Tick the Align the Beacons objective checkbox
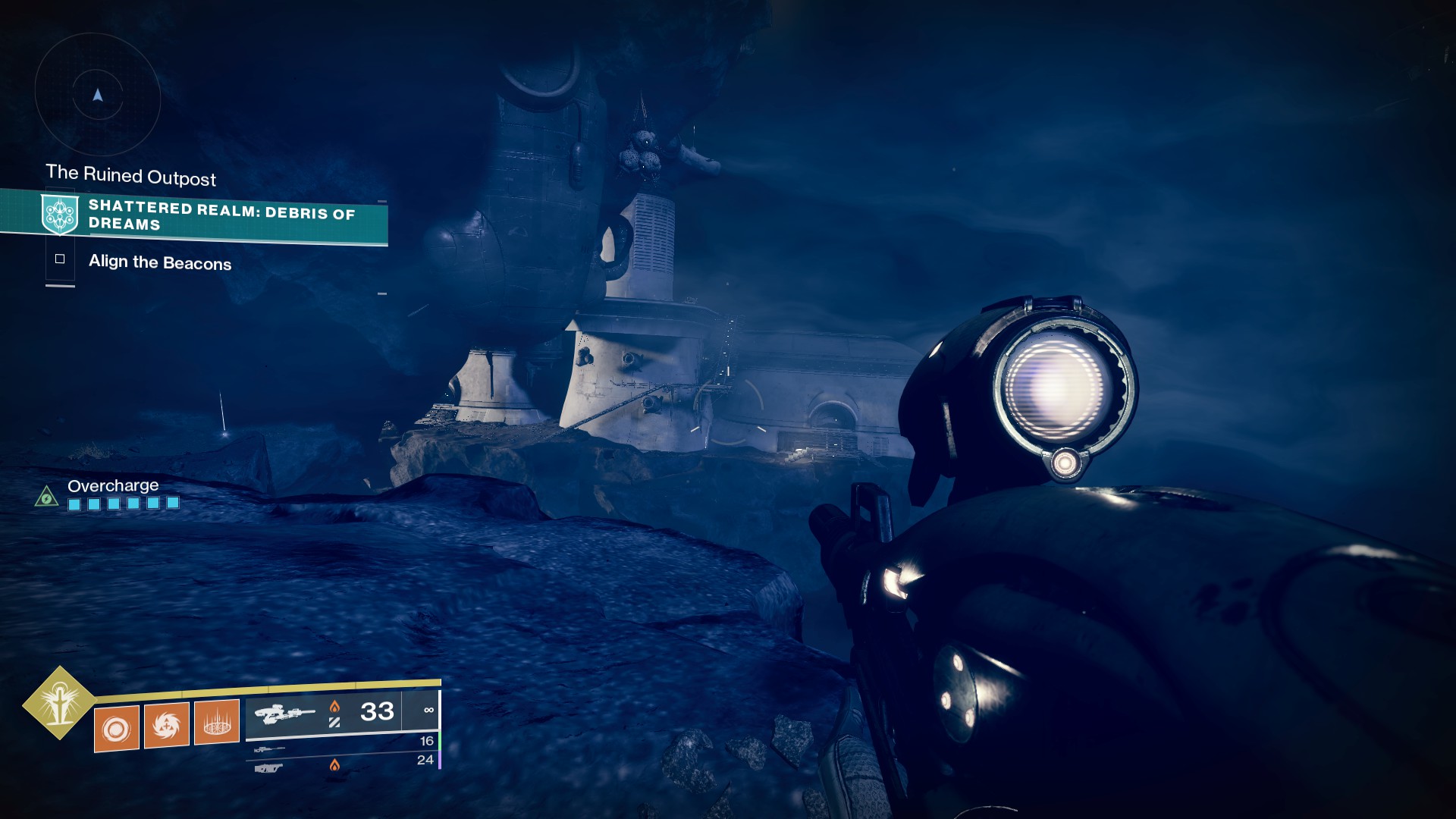Image resolution: width=1456 pixels, height=819 pixels. (x=60, y=259)
